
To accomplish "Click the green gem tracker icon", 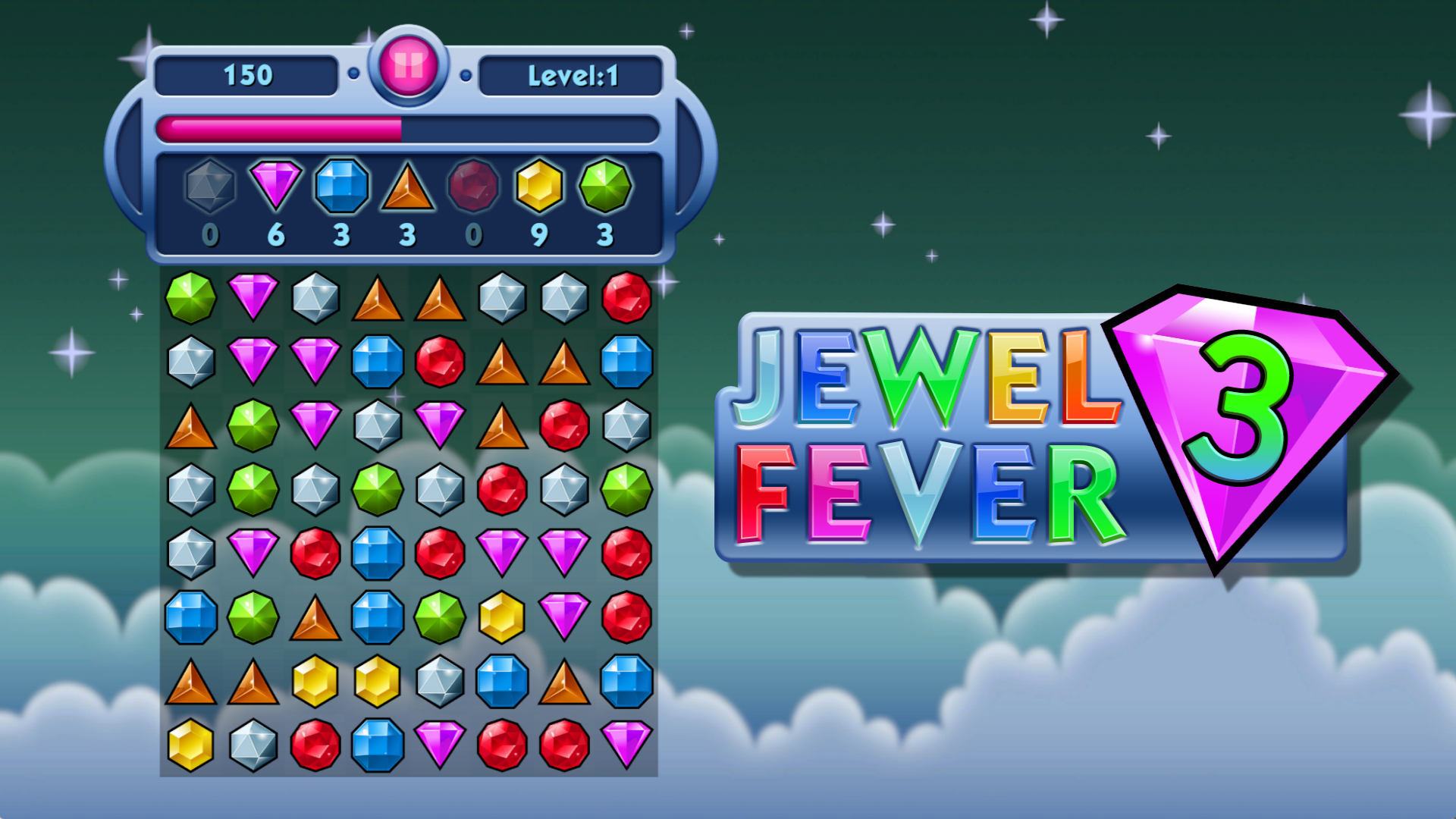I will pos(604,187).
